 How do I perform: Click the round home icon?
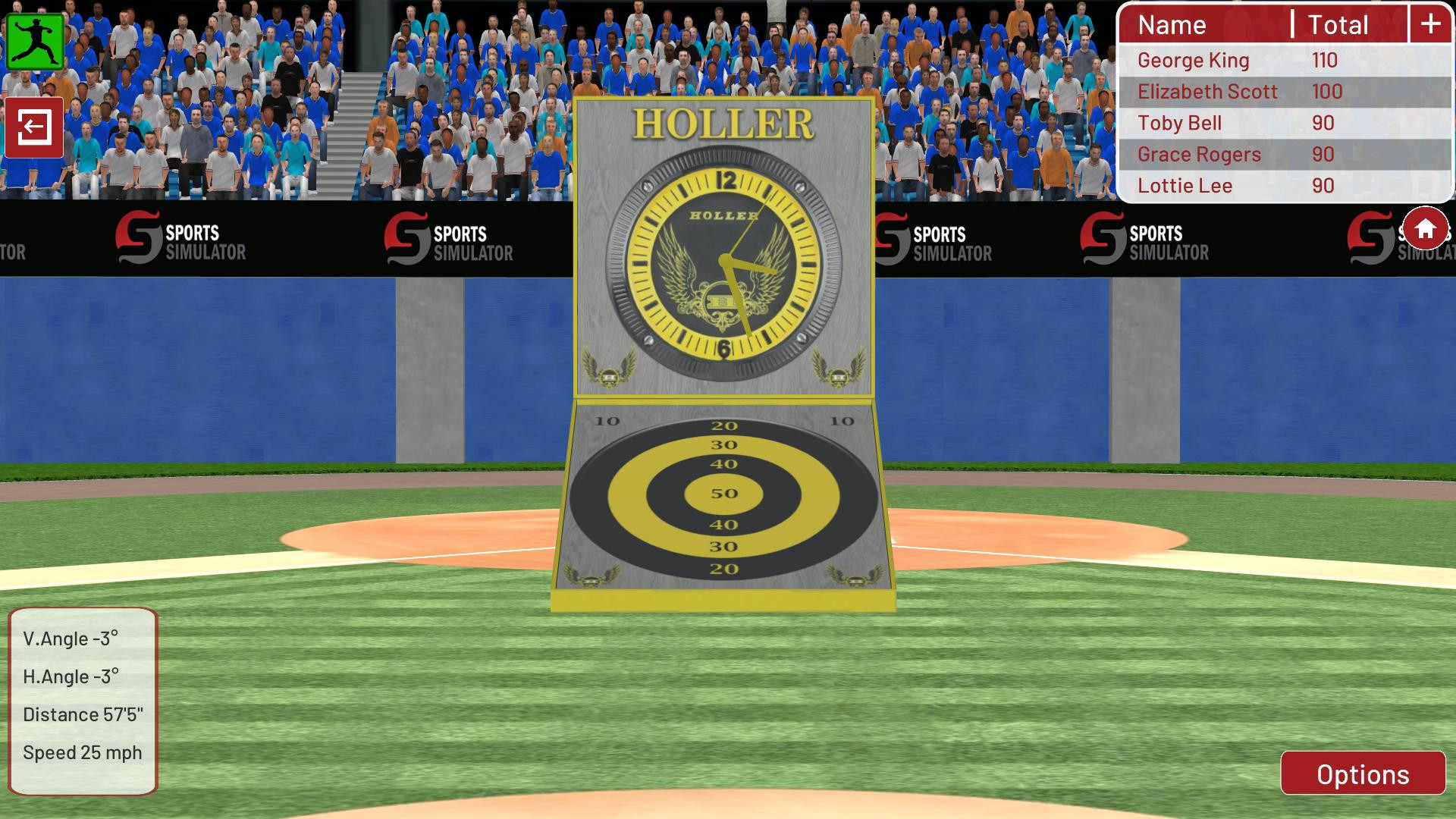(1426, 227)
